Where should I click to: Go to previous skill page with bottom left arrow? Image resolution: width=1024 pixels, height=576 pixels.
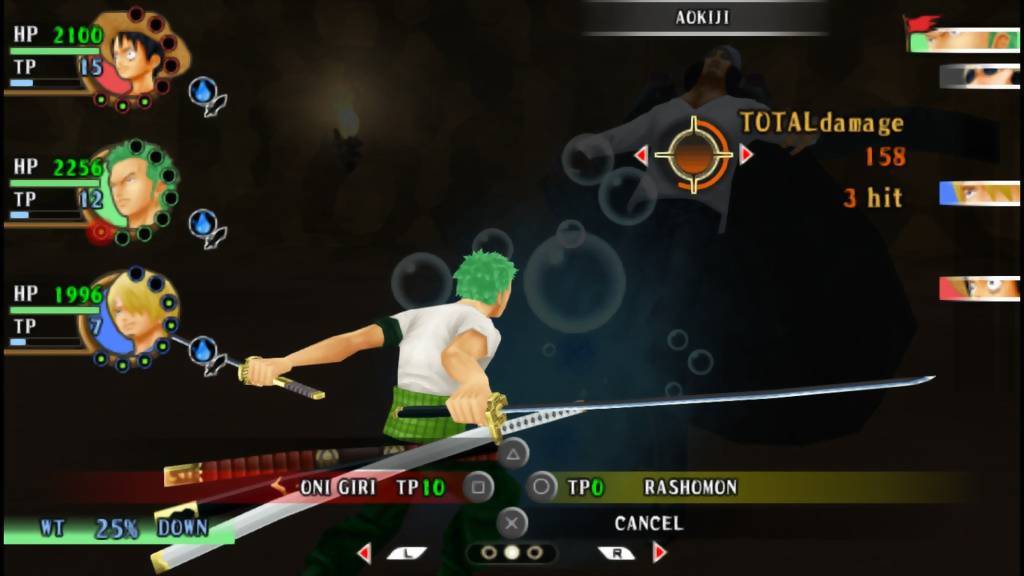click(364, 553)
